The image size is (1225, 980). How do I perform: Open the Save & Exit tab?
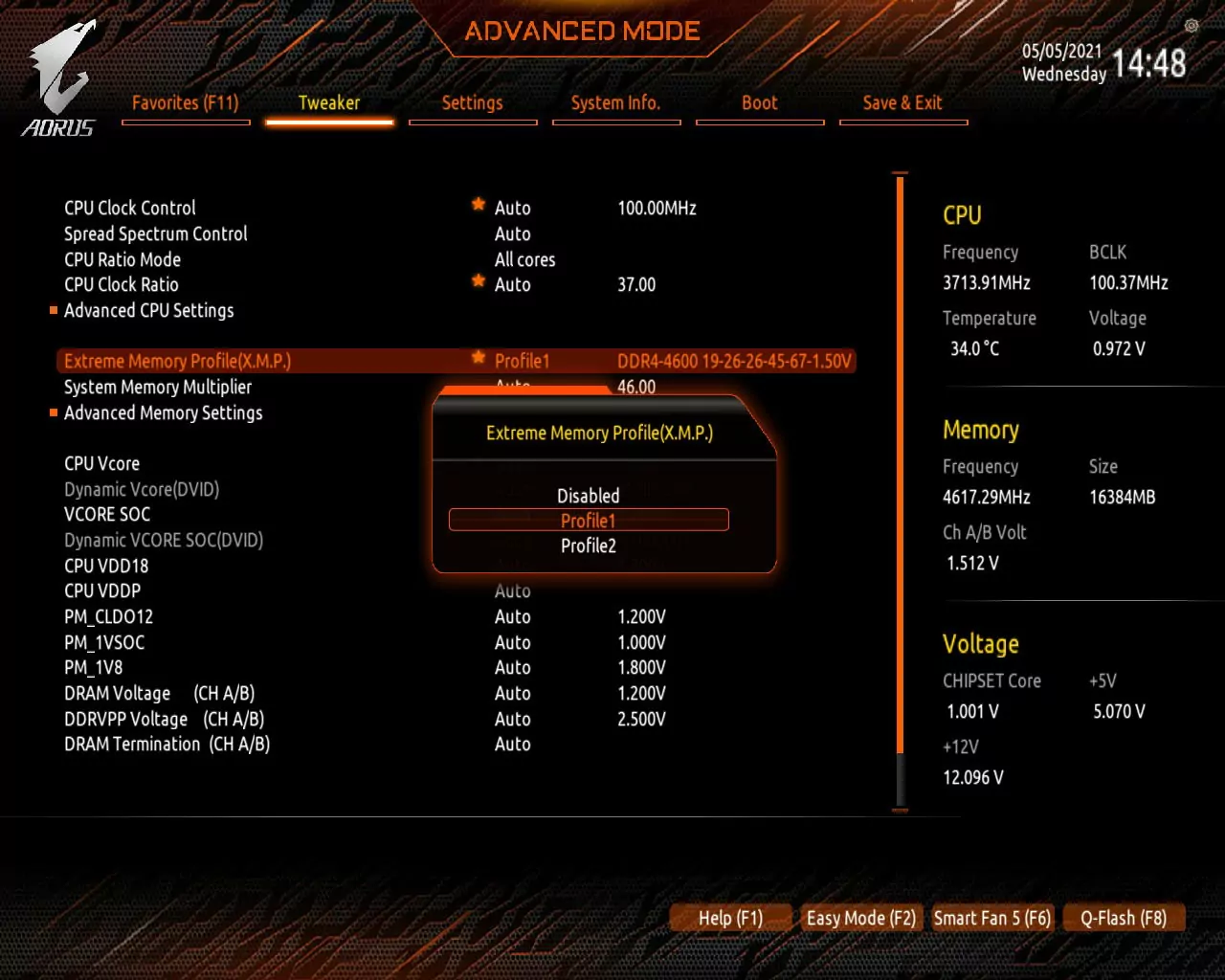[x=902, y=103]
